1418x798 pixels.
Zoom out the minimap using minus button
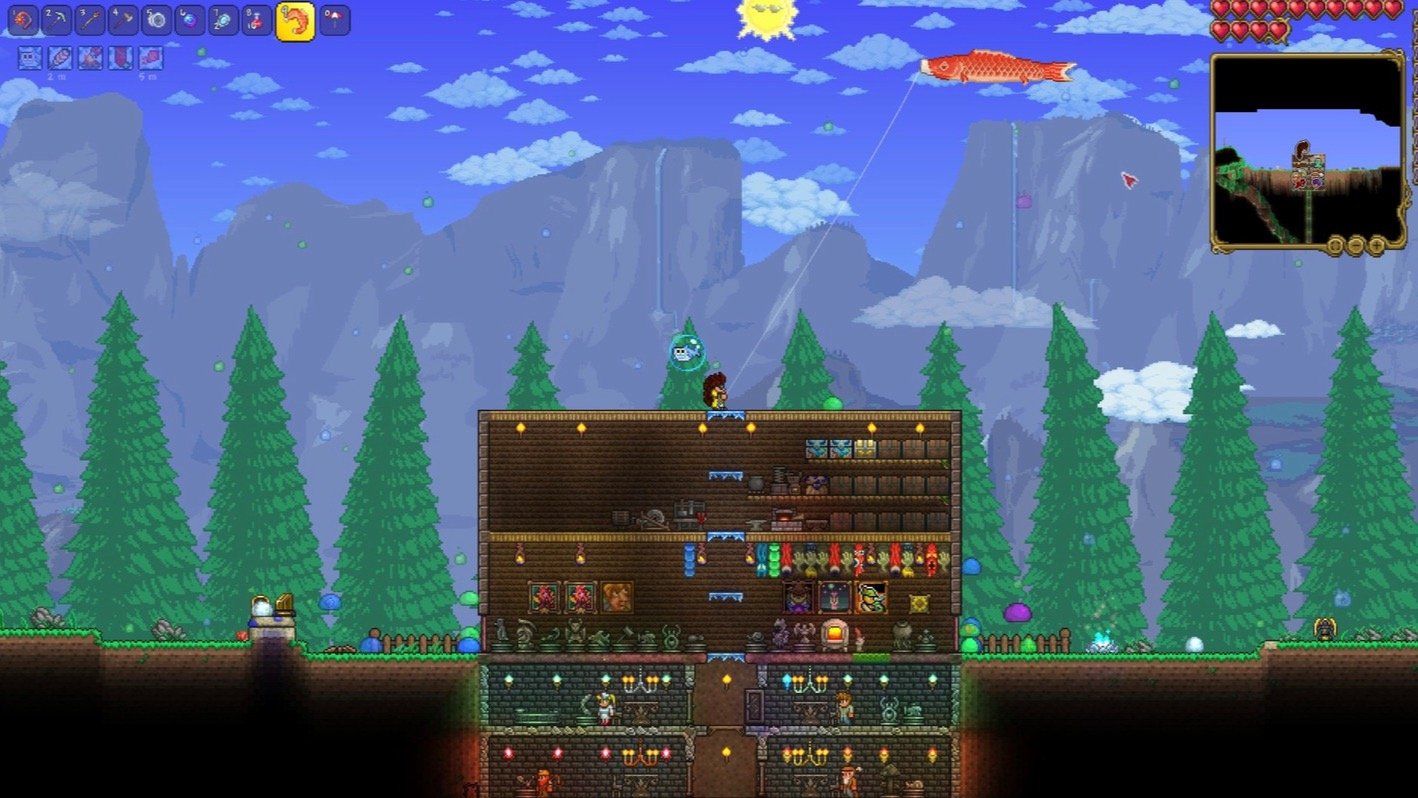pos(1356,244)
